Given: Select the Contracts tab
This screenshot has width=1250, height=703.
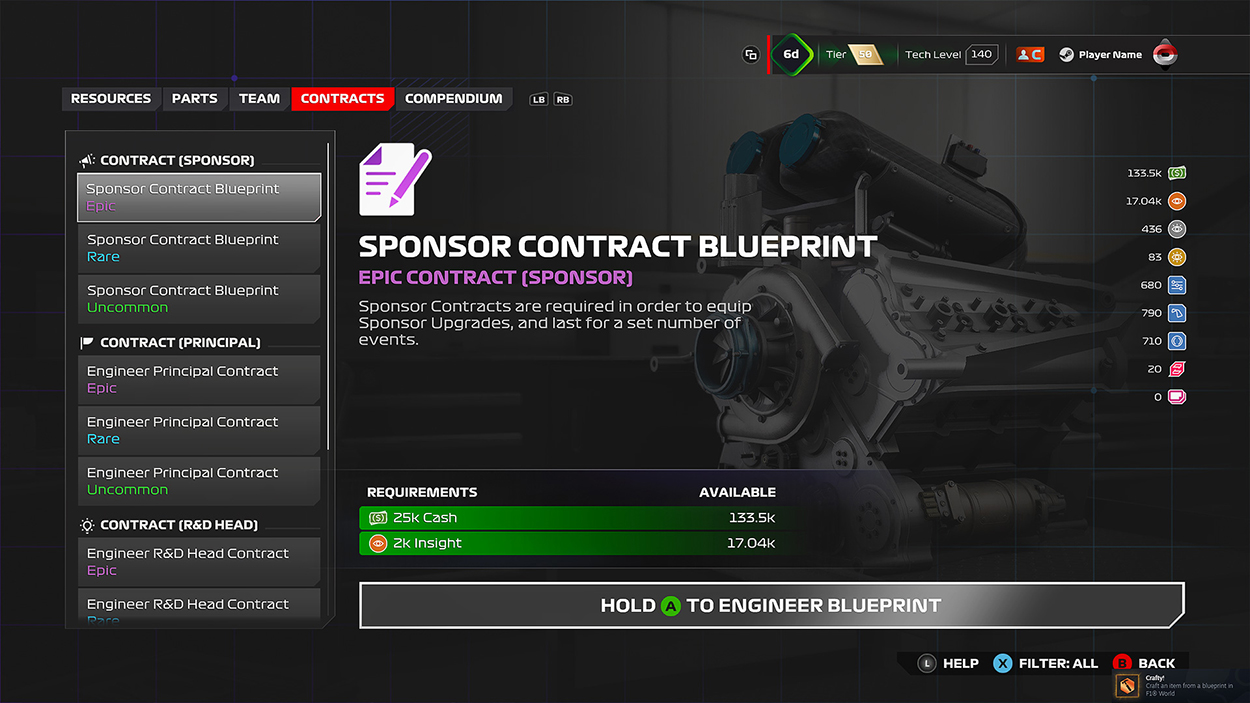Looking at the screenshot, I should point(342,99).
